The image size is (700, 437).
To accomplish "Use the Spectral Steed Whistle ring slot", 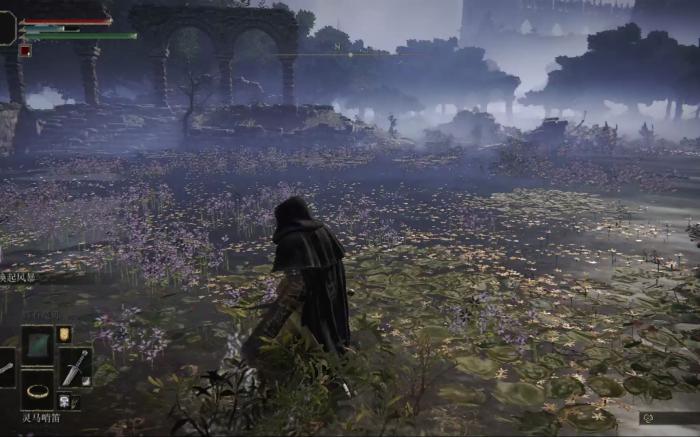I will (38, 389).
